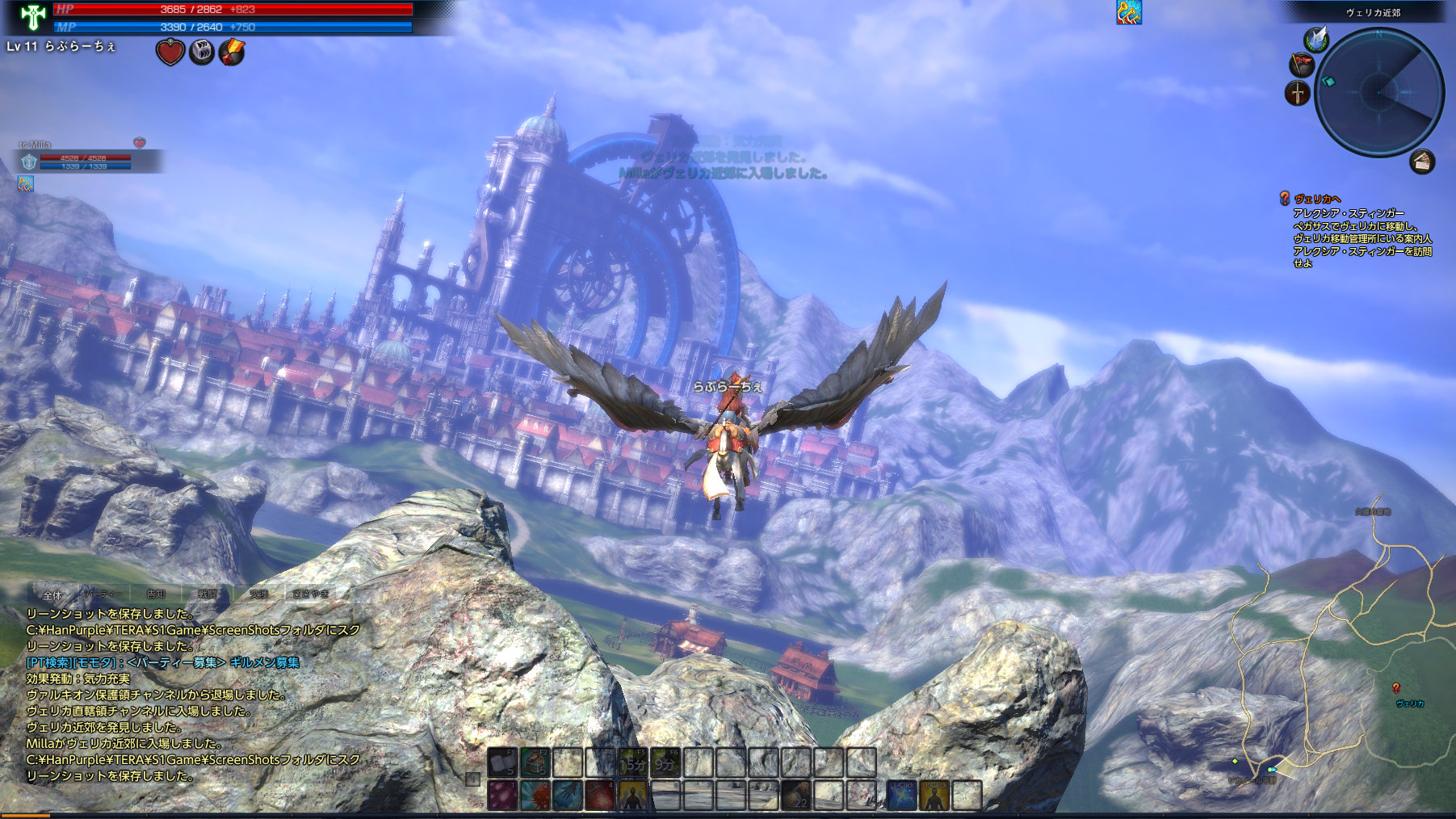Image resolution: width=1456 pixels, height=819 pixels.
Task: Open the ささやき whisper tab
Action: pyautogui.click(x=311, y=594)
